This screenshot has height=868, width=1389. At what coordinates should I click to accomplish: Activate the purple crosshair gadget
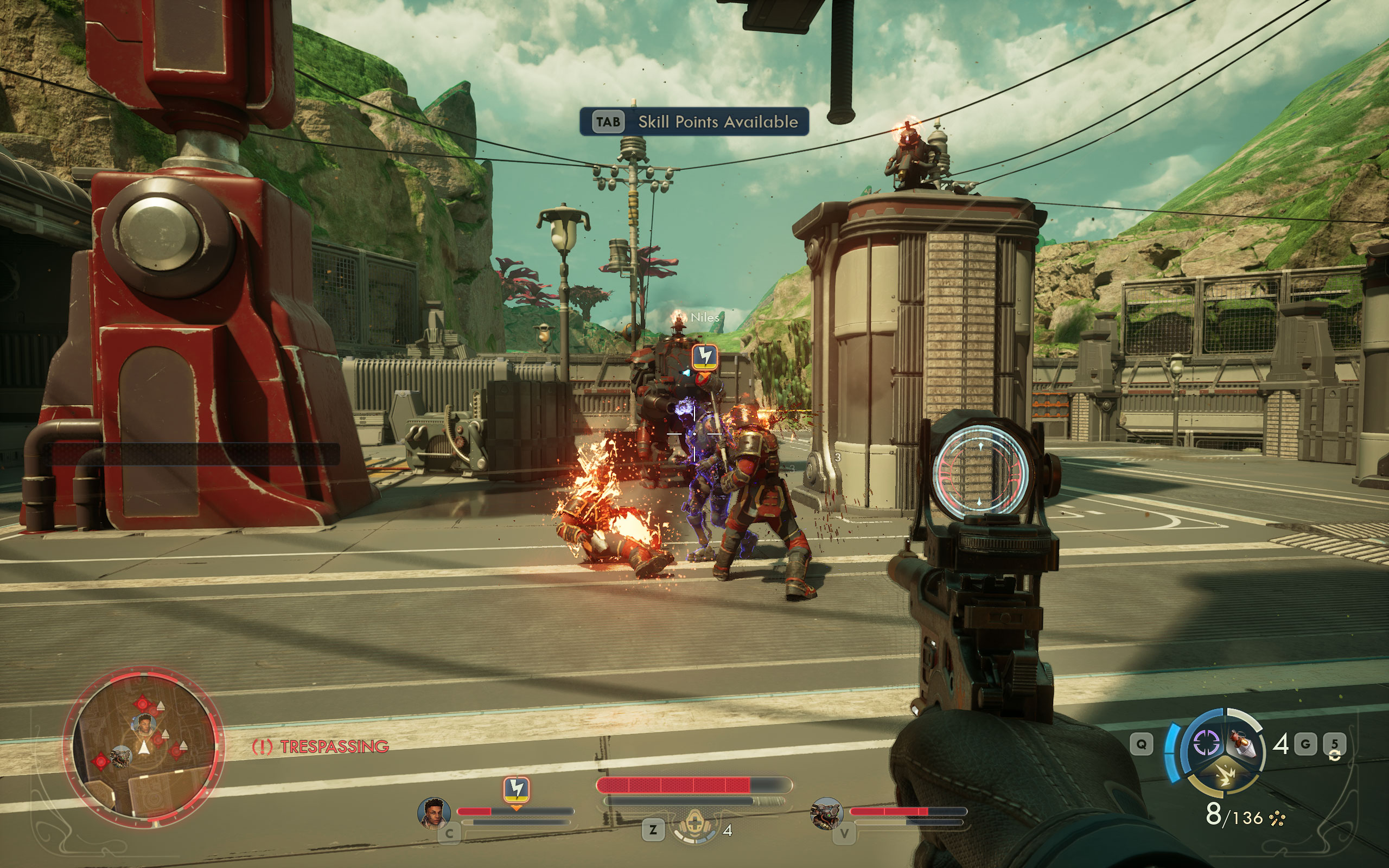click(x=1206, y=743)
